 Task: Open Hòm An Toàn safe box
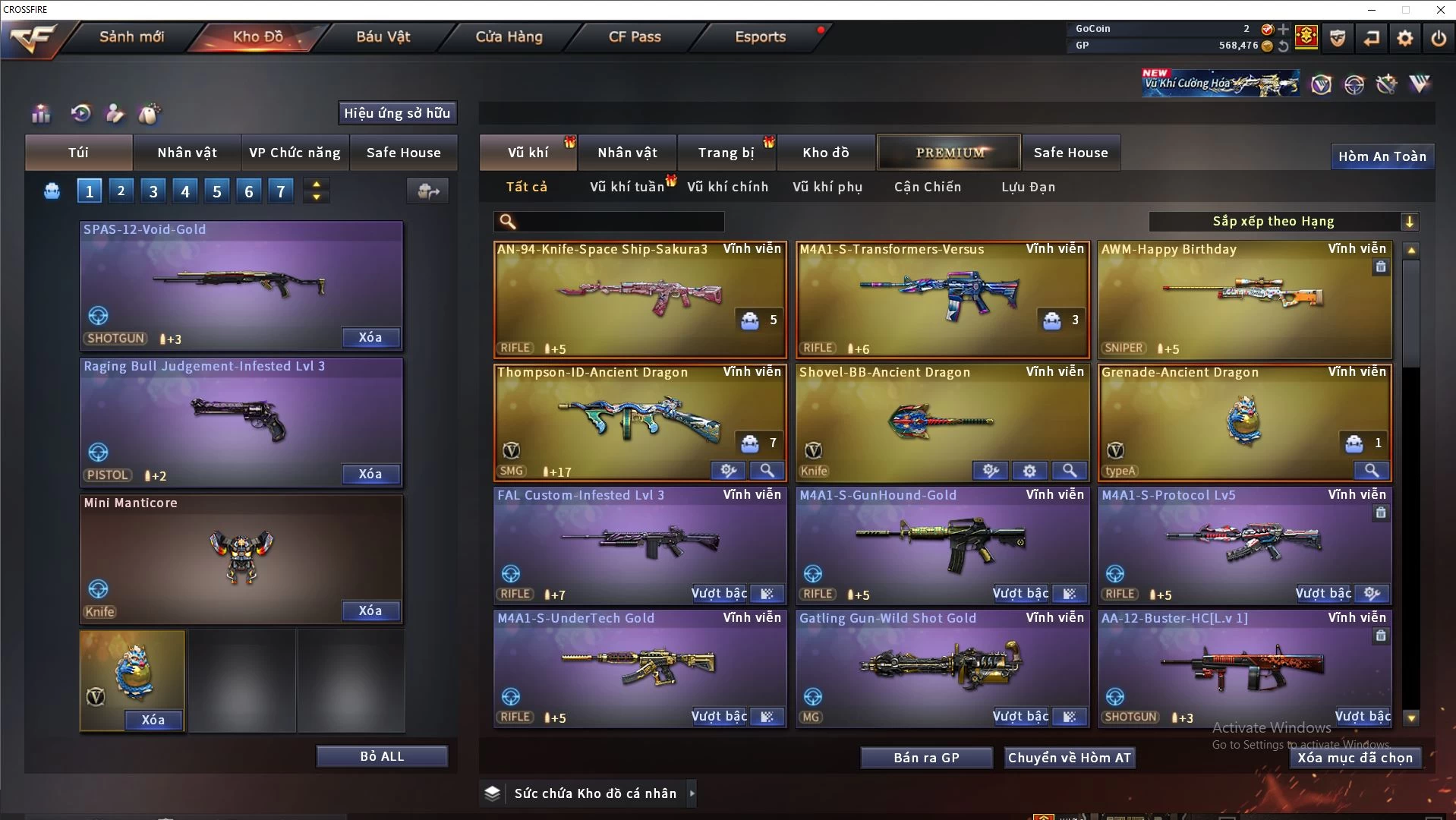pos(1382,156)
